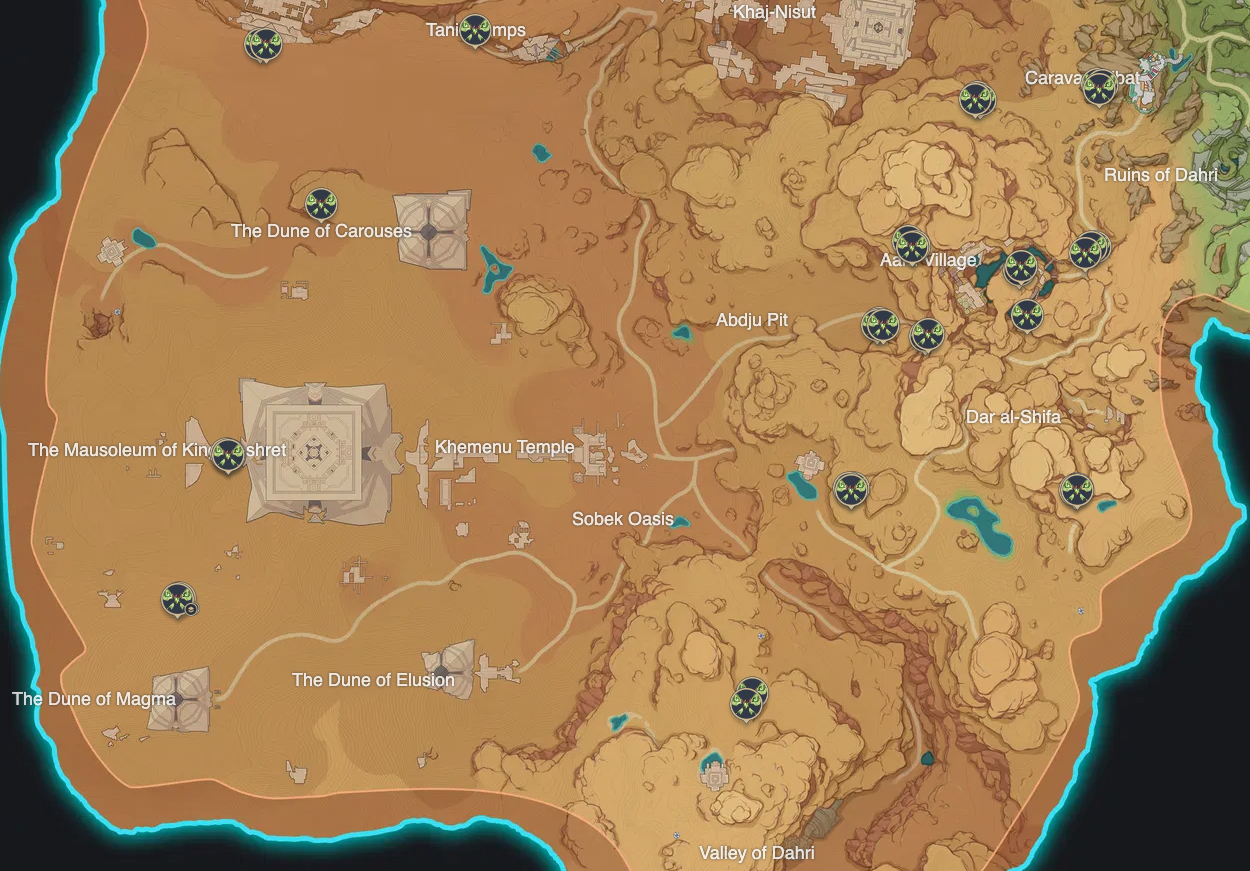Viewport: 1250px width, 871px height.
Task: Choose the scarab marker nearest the Abdju Pit label
Action: click(880, 325)
